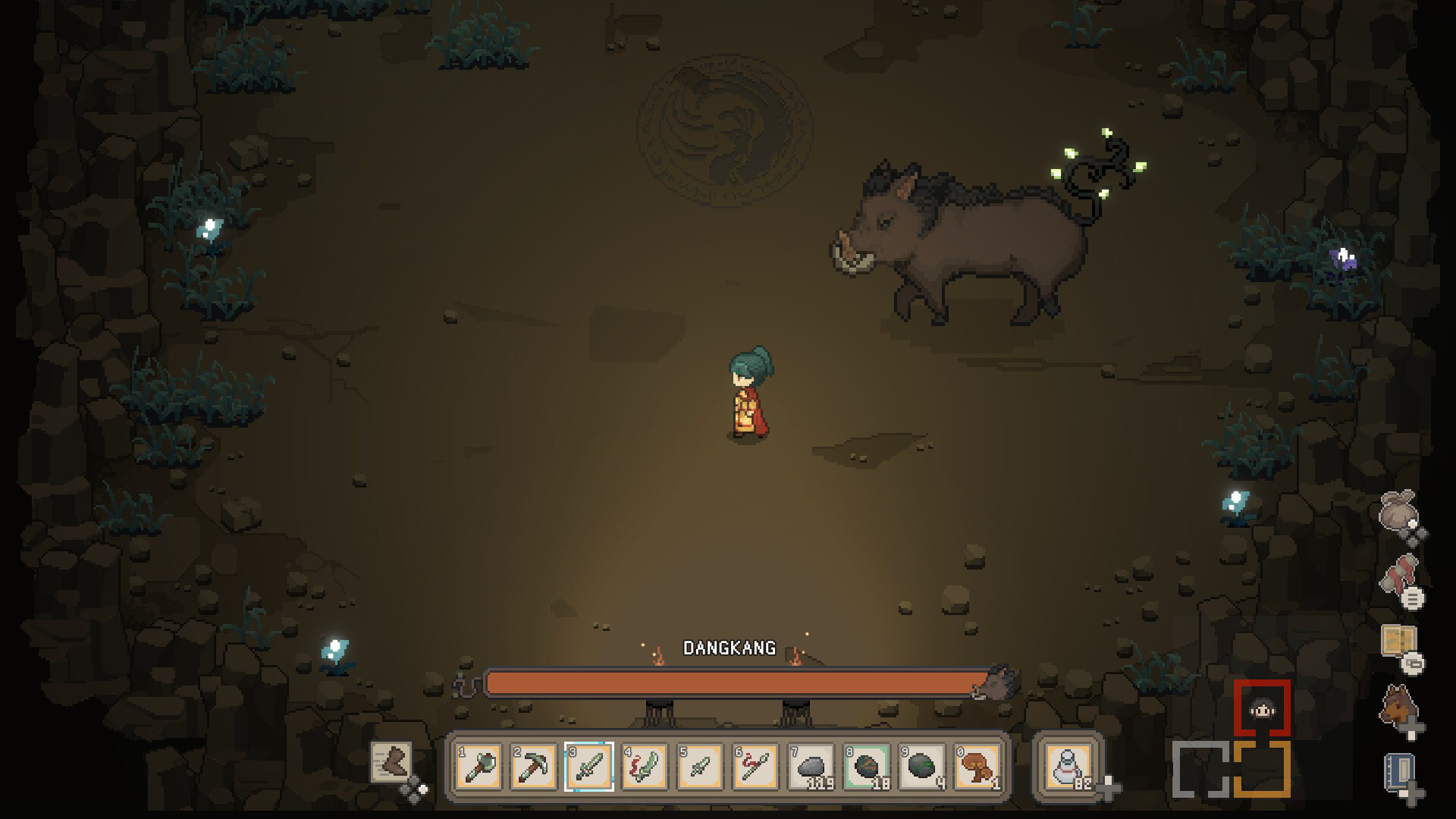Choose the green sword in slot 3
Viewport: 1456px width, 819px height.
tap(589, 766)
